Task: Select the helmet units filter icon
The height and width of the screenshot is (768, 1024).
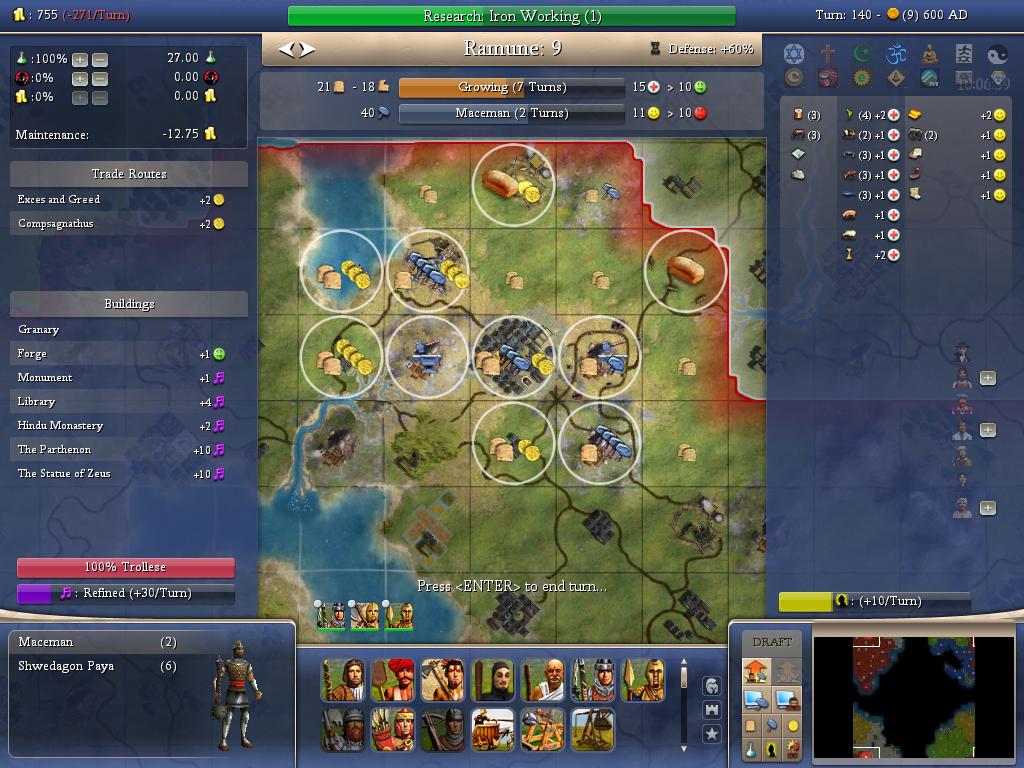Action: click(711, 686)
